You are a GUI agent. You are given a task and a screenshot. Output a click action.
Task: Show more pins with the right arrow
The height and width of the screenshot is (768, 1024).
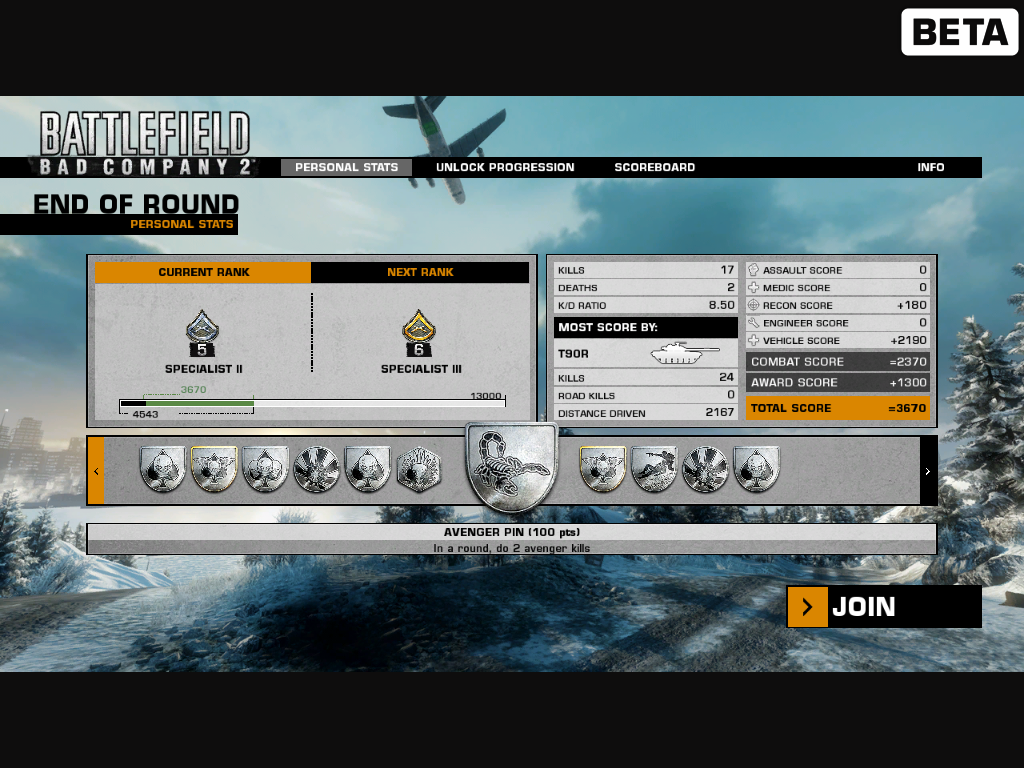pyautogui.click(x=928, y=471)
